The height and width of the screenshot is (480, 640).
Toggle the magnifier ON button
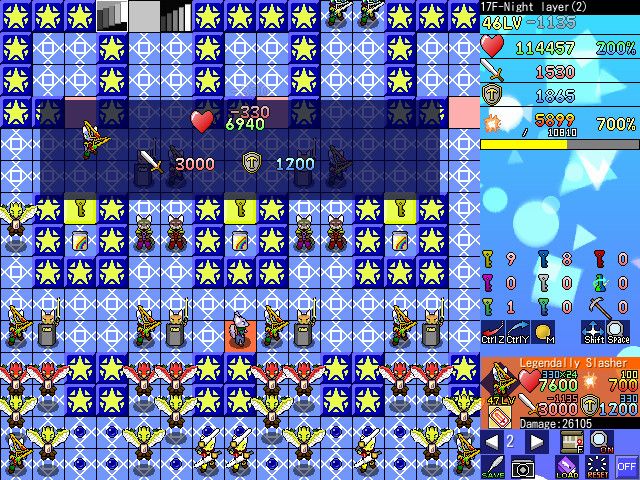[x=600, y=442]
